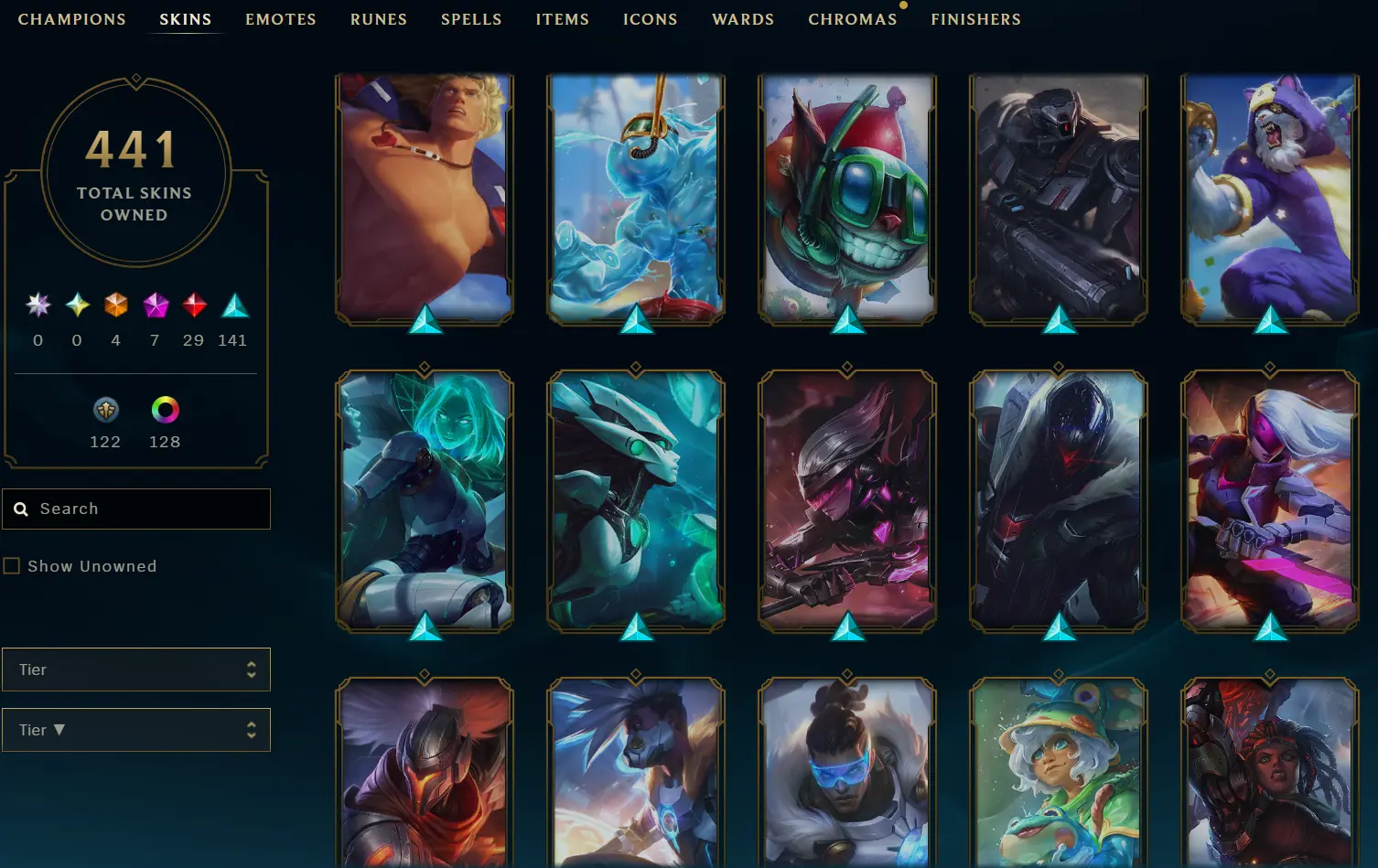Select the purple cat-costume bear skin
Screen dimensions: 1378x868
click(x=1270, y=198)
